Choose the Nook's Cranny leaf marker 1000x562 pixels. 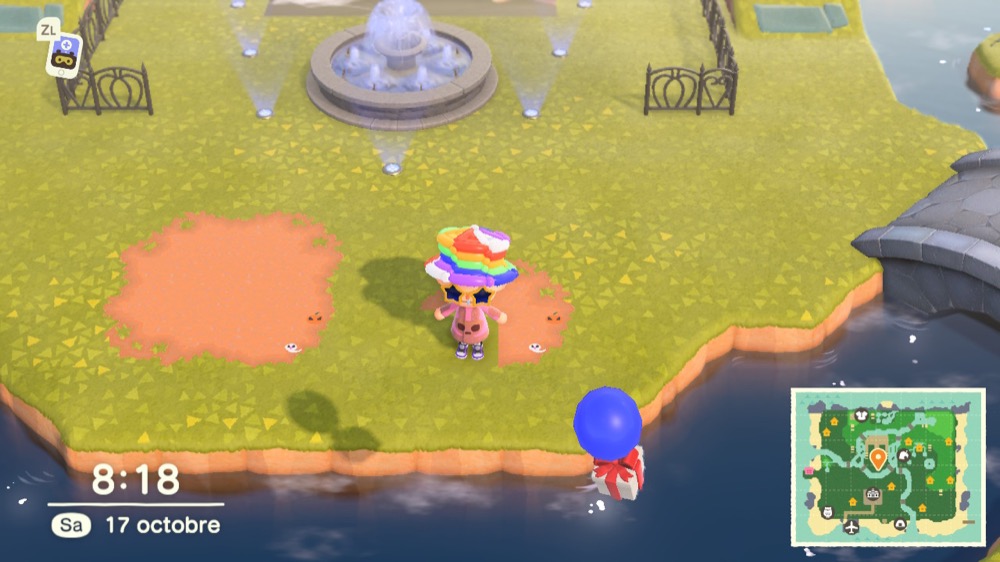coord(904,455)
